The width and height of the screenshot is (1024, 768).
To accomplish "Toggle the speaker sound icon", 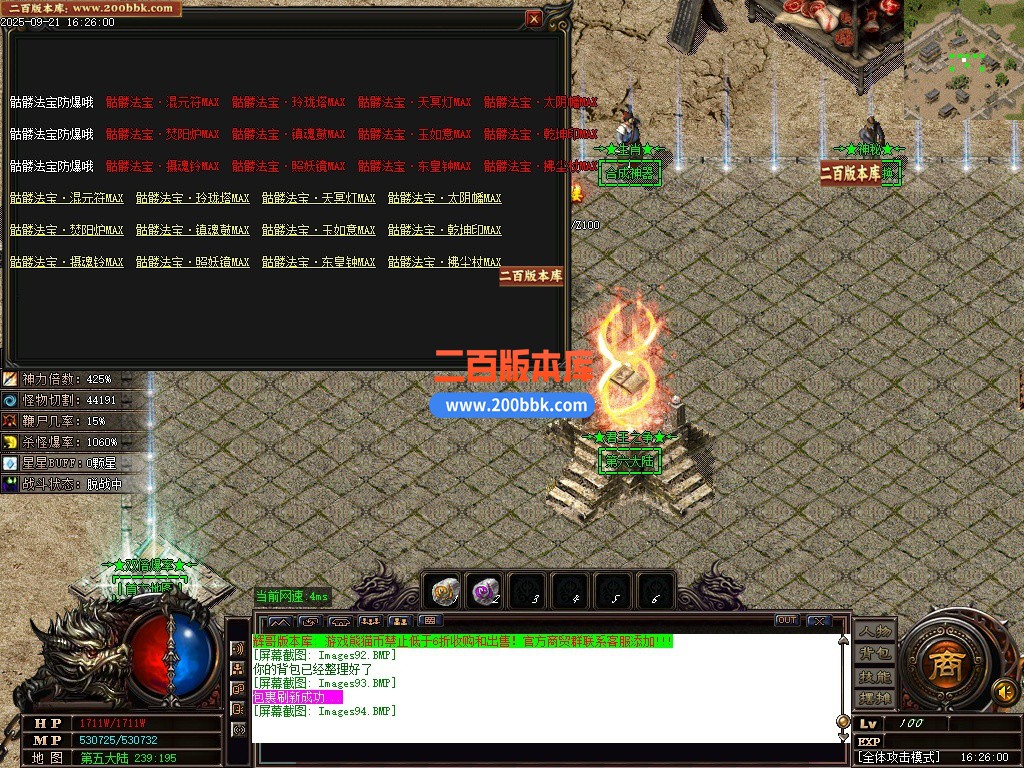I will click(1004, 691).
